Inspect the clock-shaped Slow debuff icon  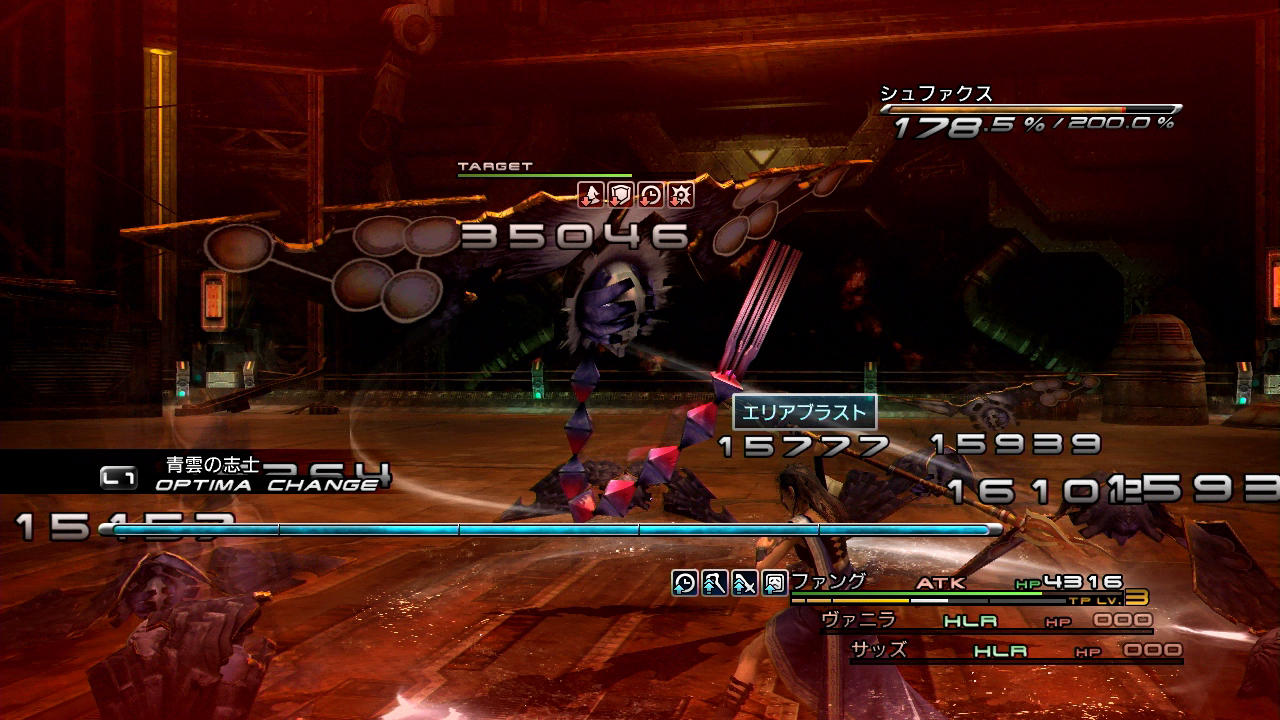(651, 194)
